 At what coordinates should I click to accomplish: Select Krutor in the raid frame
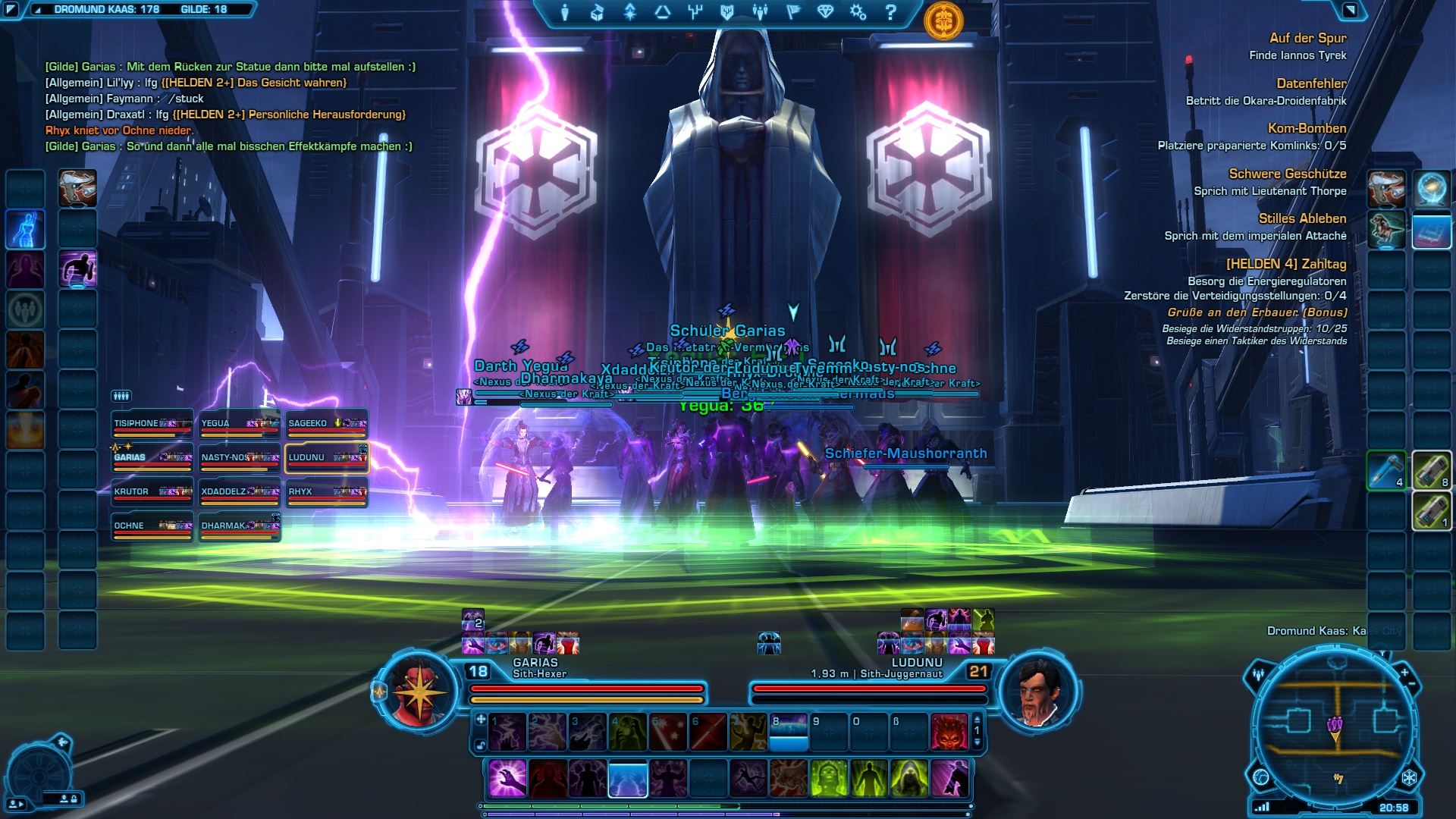[x=152, y=492]
